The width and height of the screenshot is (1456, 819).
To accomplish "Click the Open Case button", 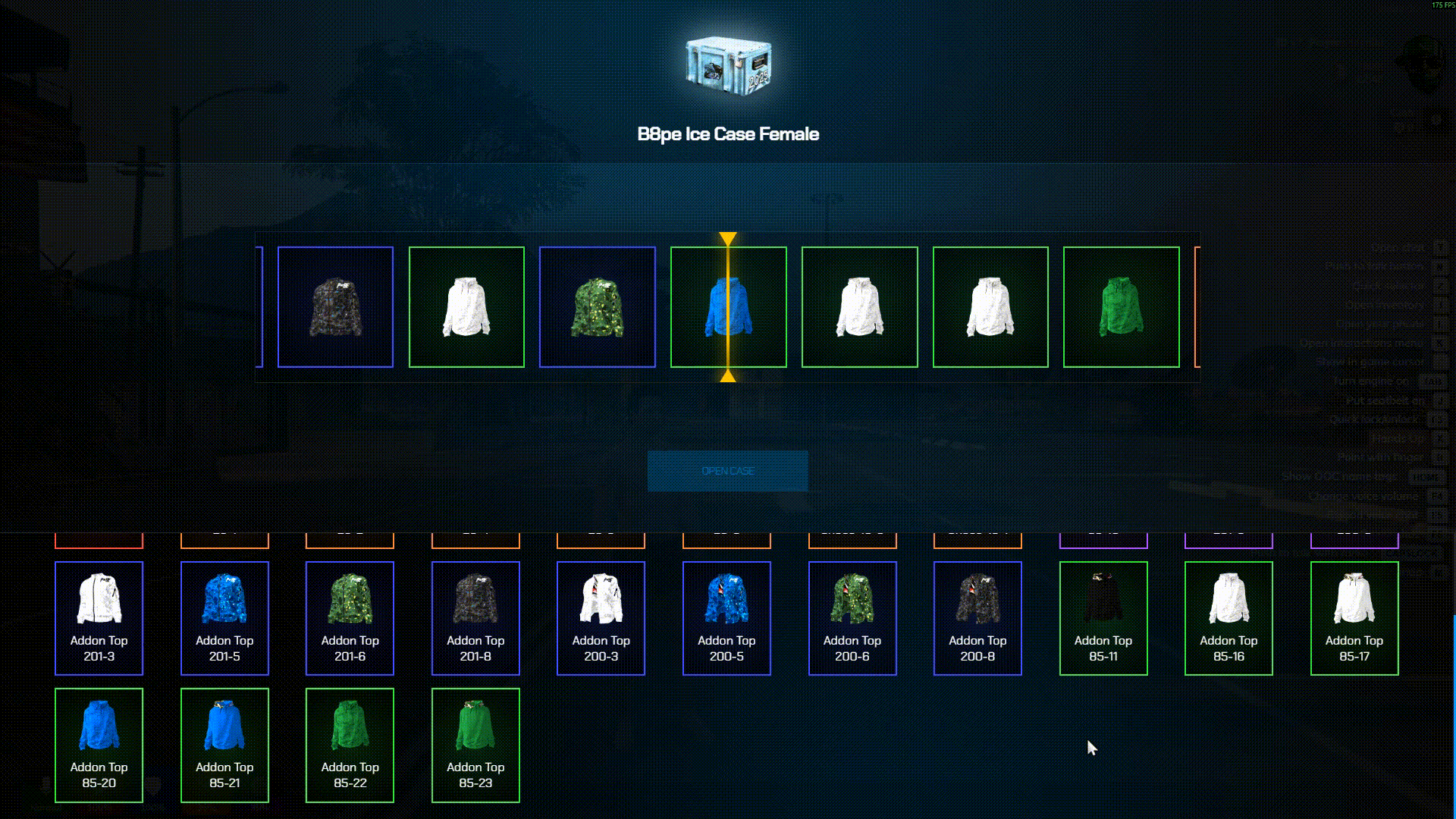I will pyautogui.click(x=727, y=471).
